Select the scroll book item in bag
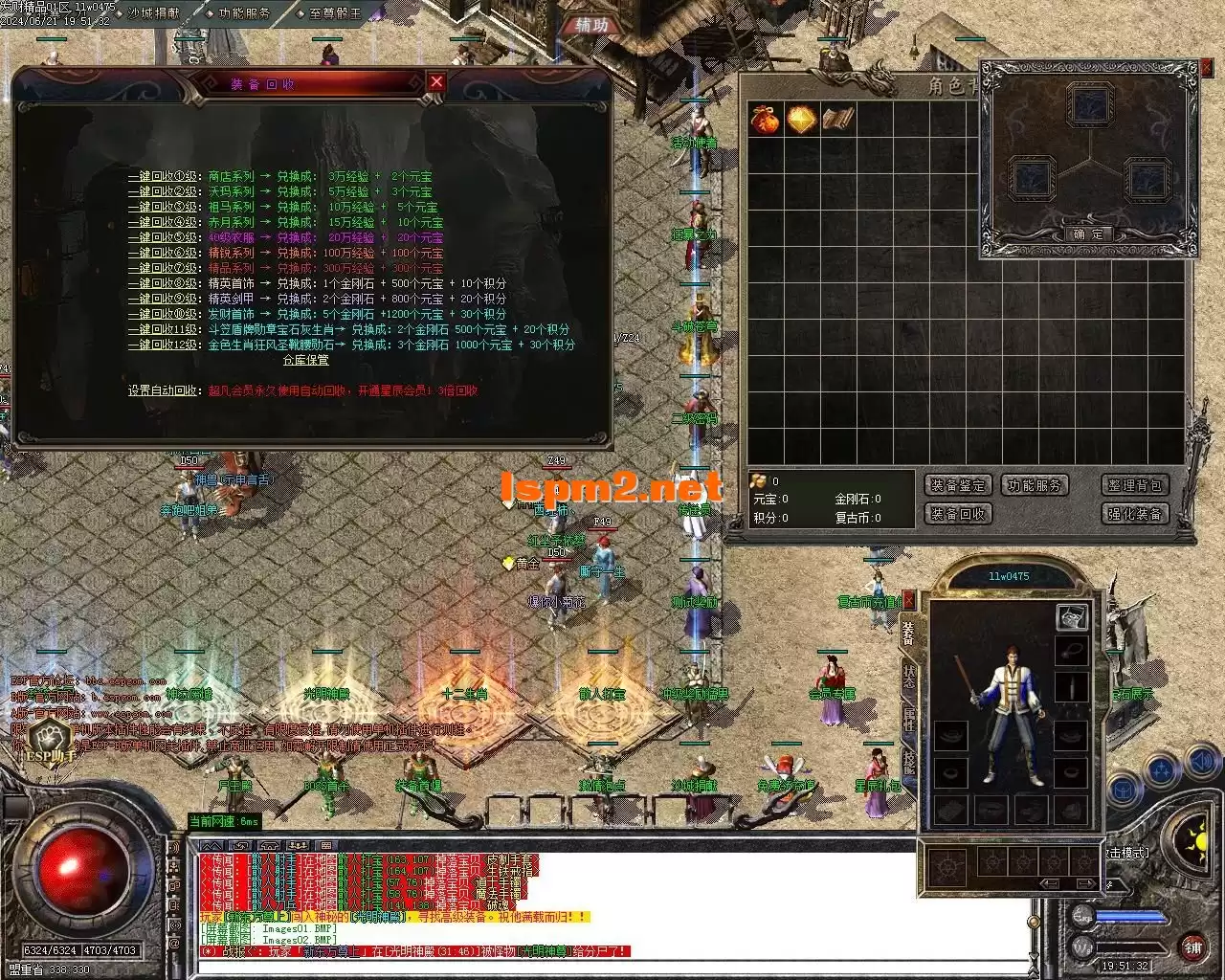Image resolution: width=1225 pixels, height=980 pixels. [x=837, y=120]
